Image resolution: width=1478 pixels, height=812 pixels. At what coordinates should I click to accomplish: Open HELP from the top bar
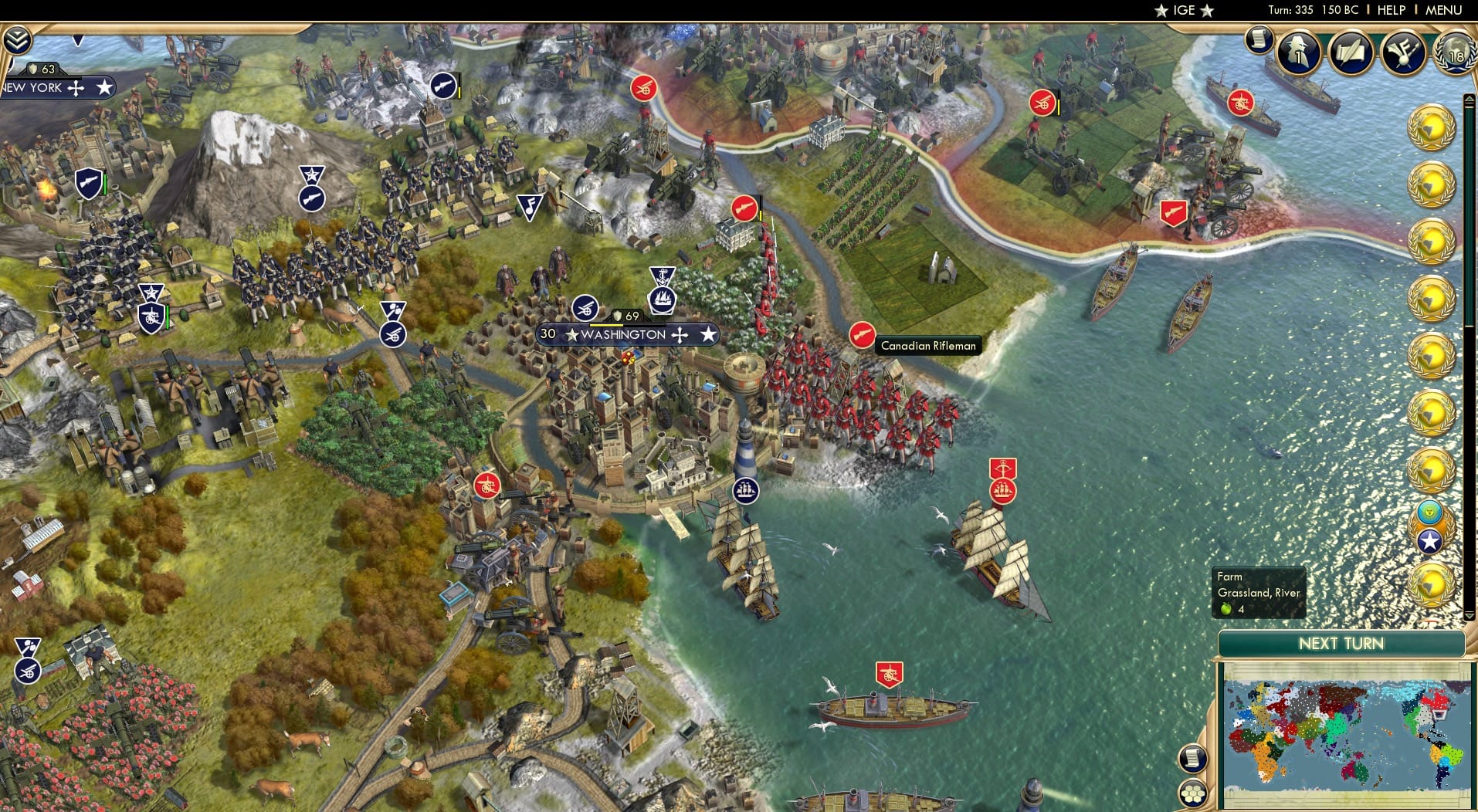1390,10
